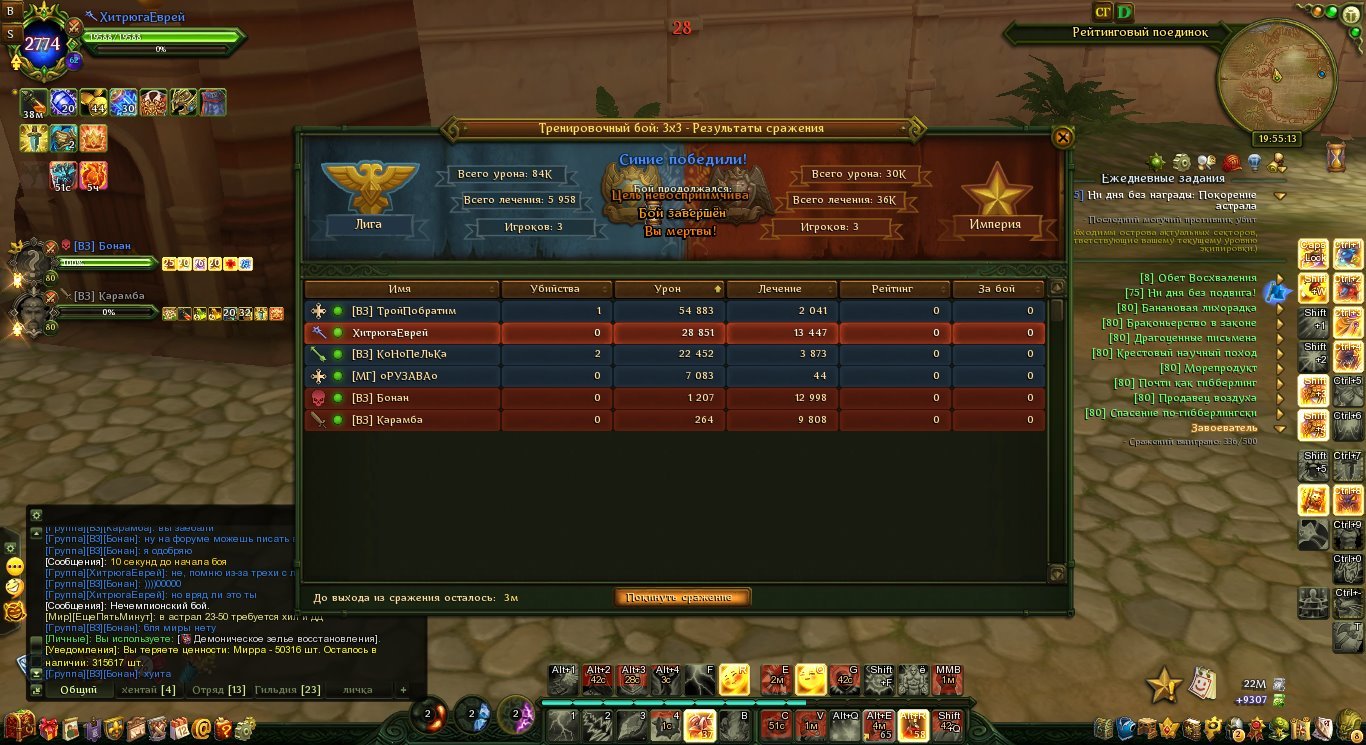The image size is (1366, 745).
Task: Add a new chat tab with plus
Action: pyautogui.click(x=404, y=690)
